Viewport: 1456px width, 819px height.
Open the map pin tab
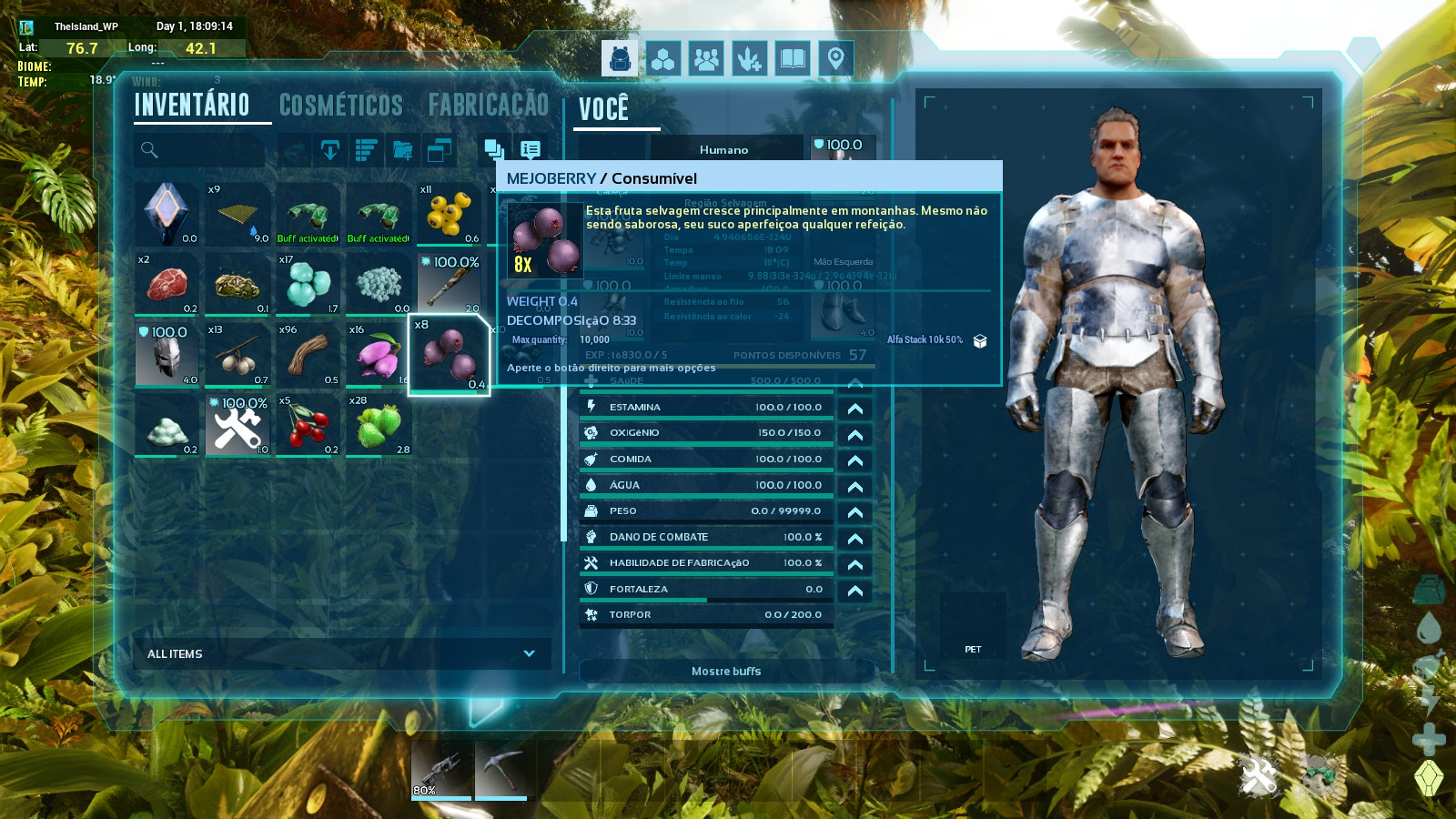835,59
